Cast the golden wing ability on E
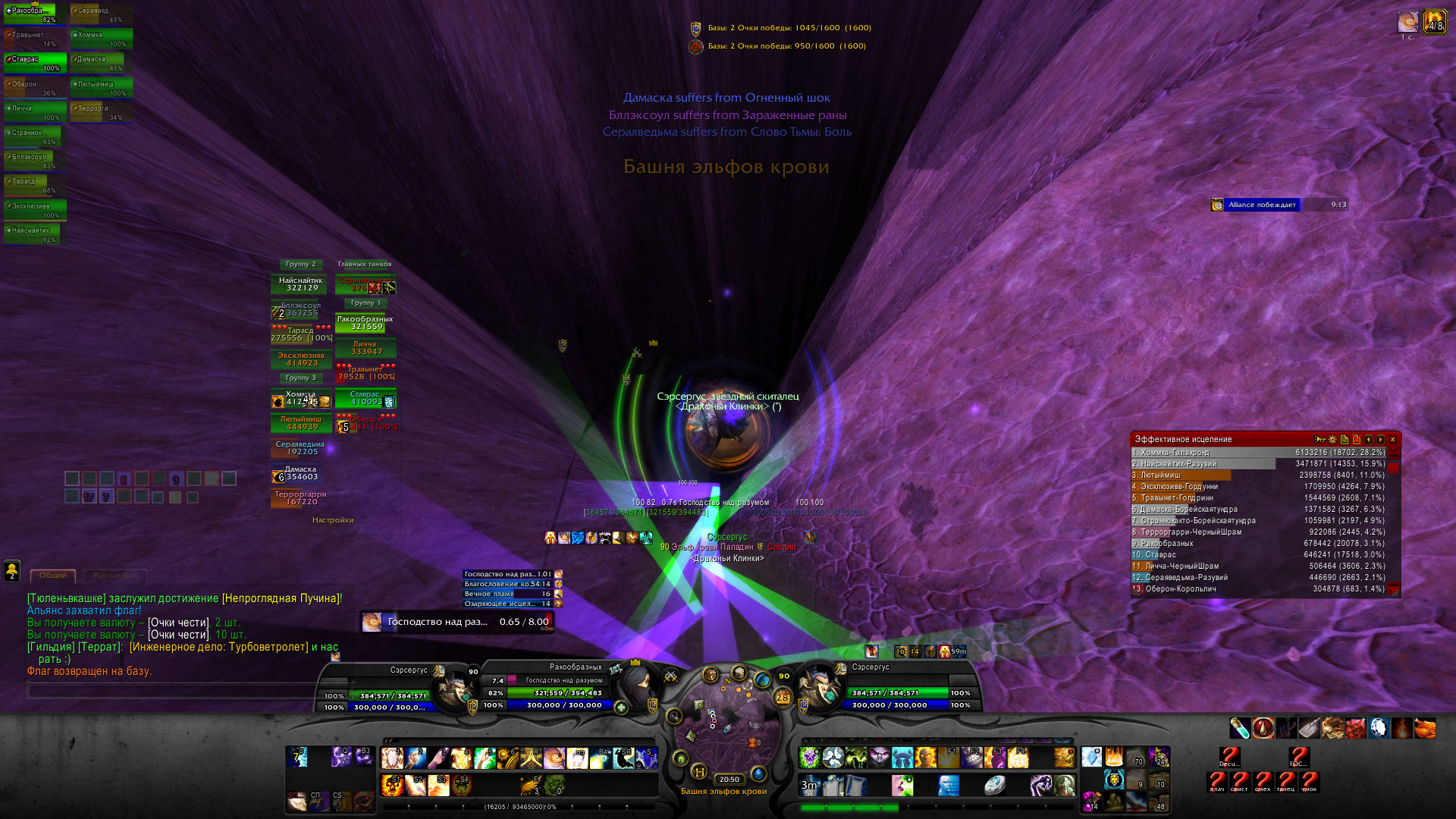 [531, 784]
